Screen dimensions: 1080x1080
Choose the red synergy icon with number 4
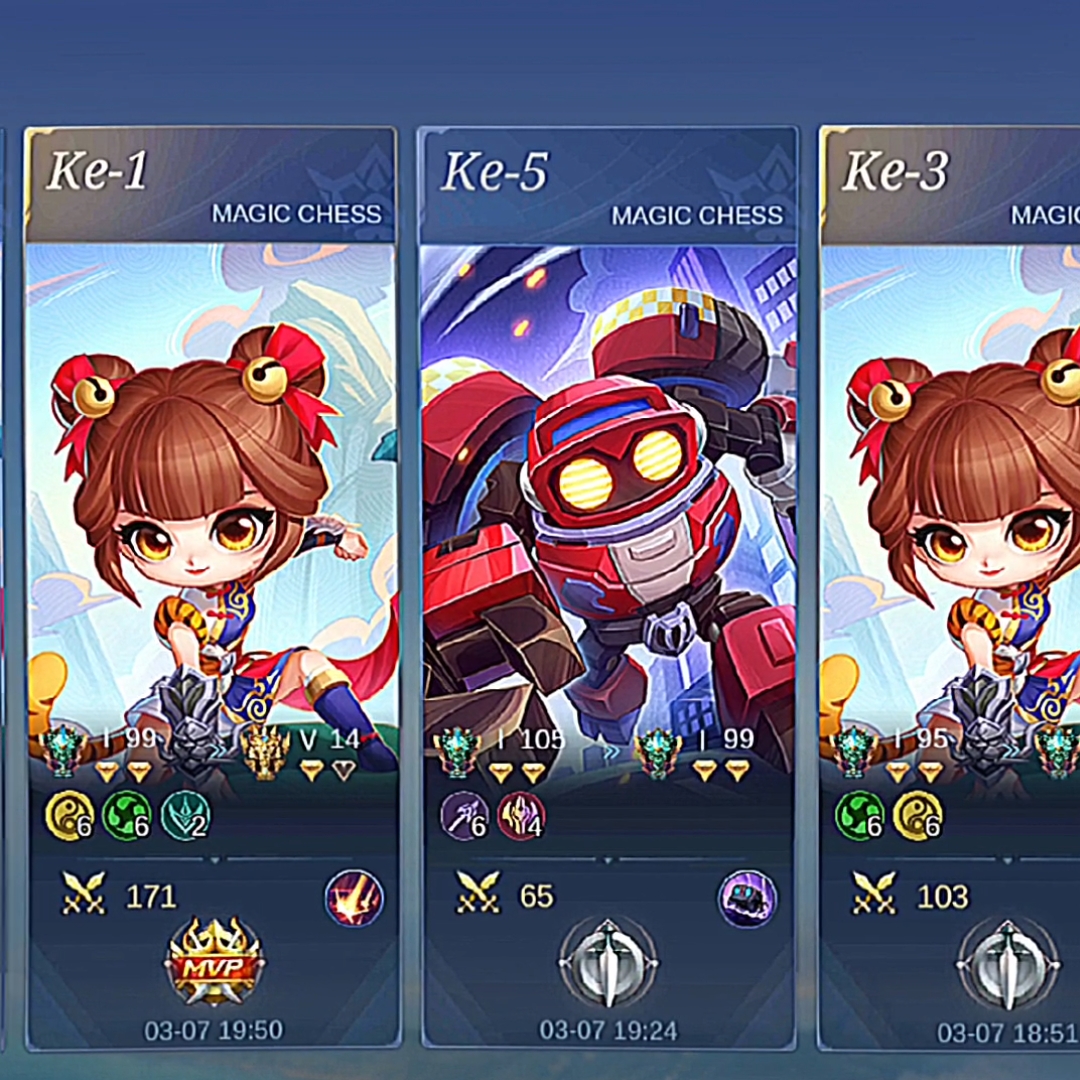[x=521, y=815]
